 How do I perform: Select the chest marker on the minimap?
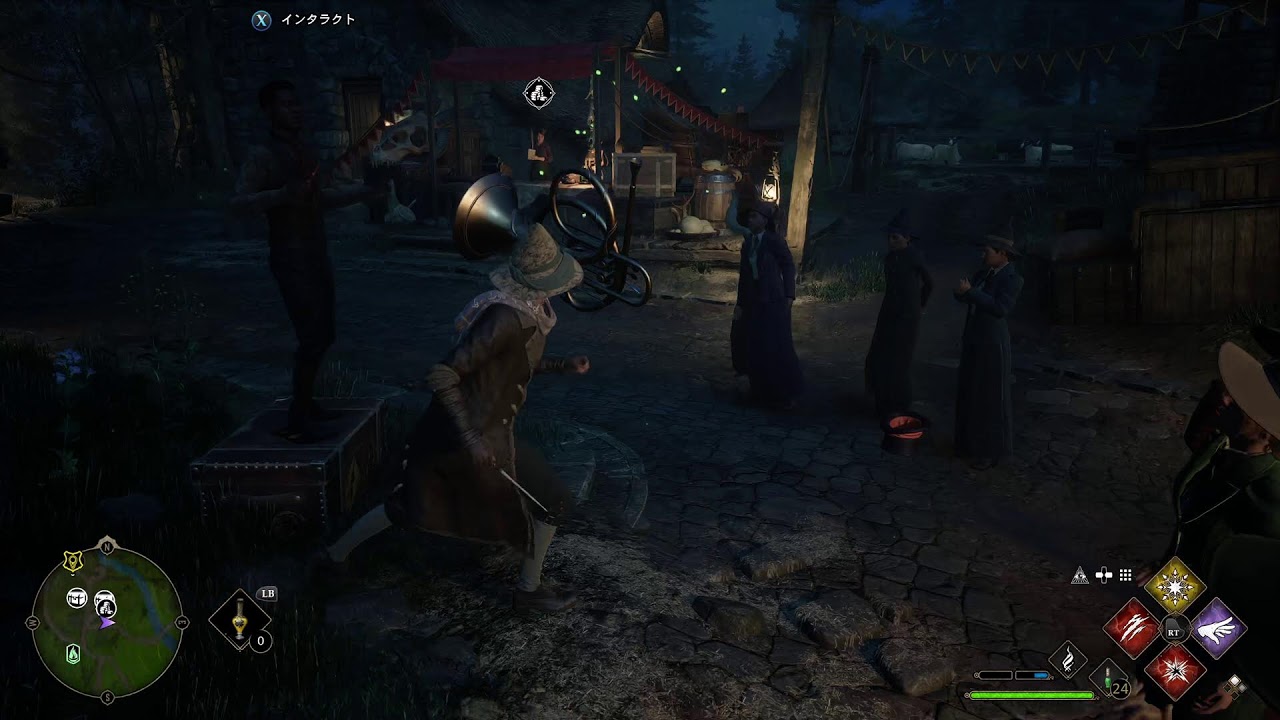[x=77, y=598]
